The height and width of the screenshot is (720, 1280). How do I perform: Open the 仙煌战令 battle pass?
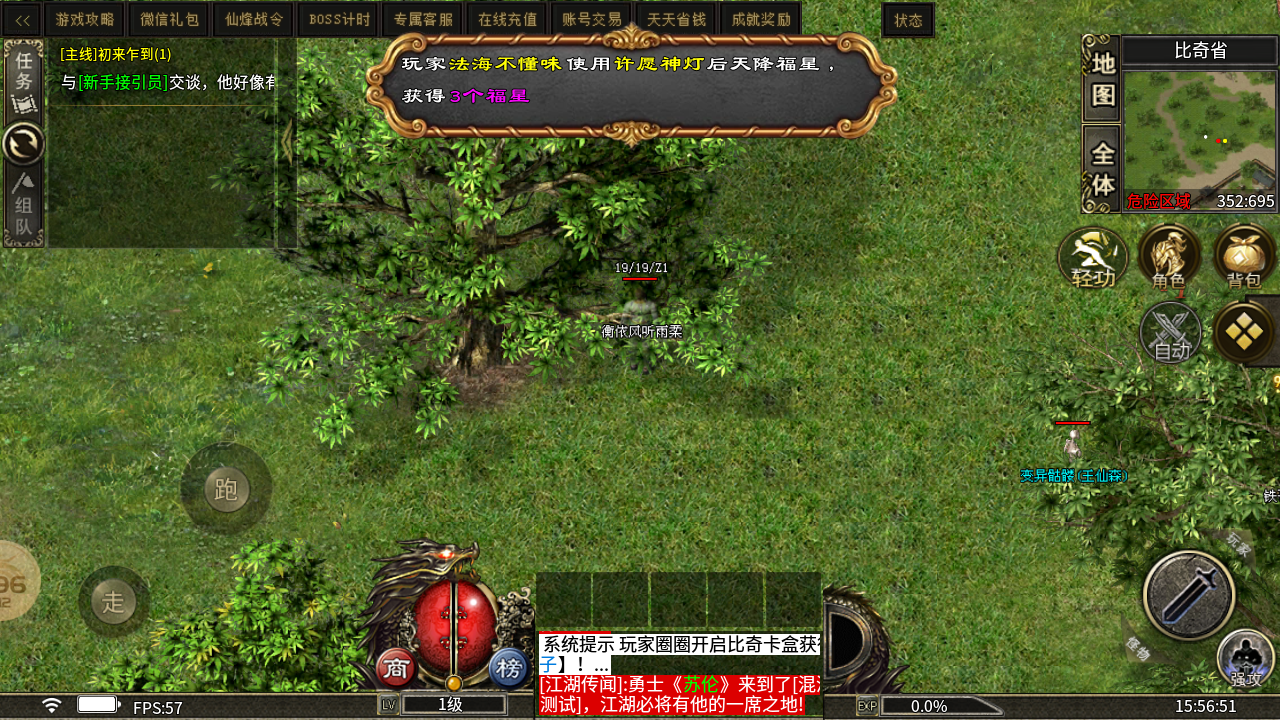click(254, 20)
